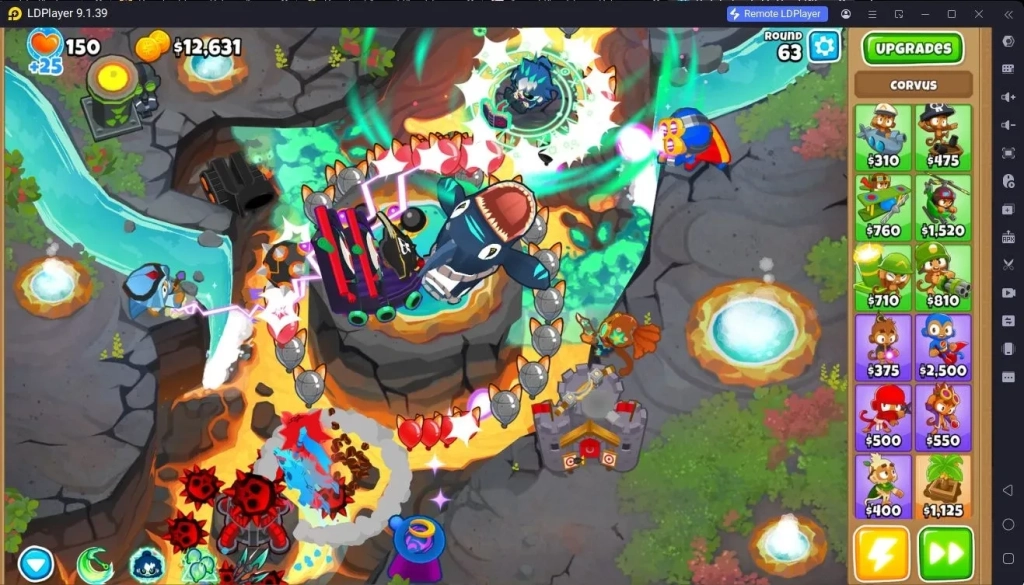Toggle the green fast-forward button
Viewport: 1024px width, 585px height.
point(945,553)
